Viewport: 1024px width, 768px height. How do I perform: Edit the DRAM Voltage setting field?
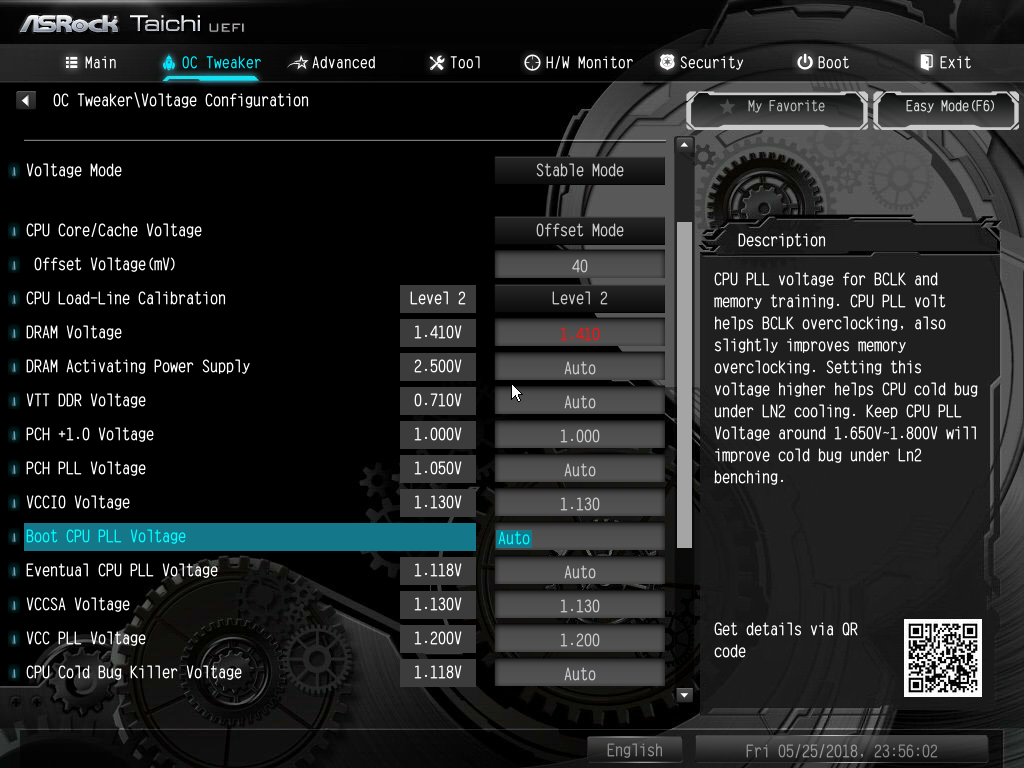click(x=579, y=333)
